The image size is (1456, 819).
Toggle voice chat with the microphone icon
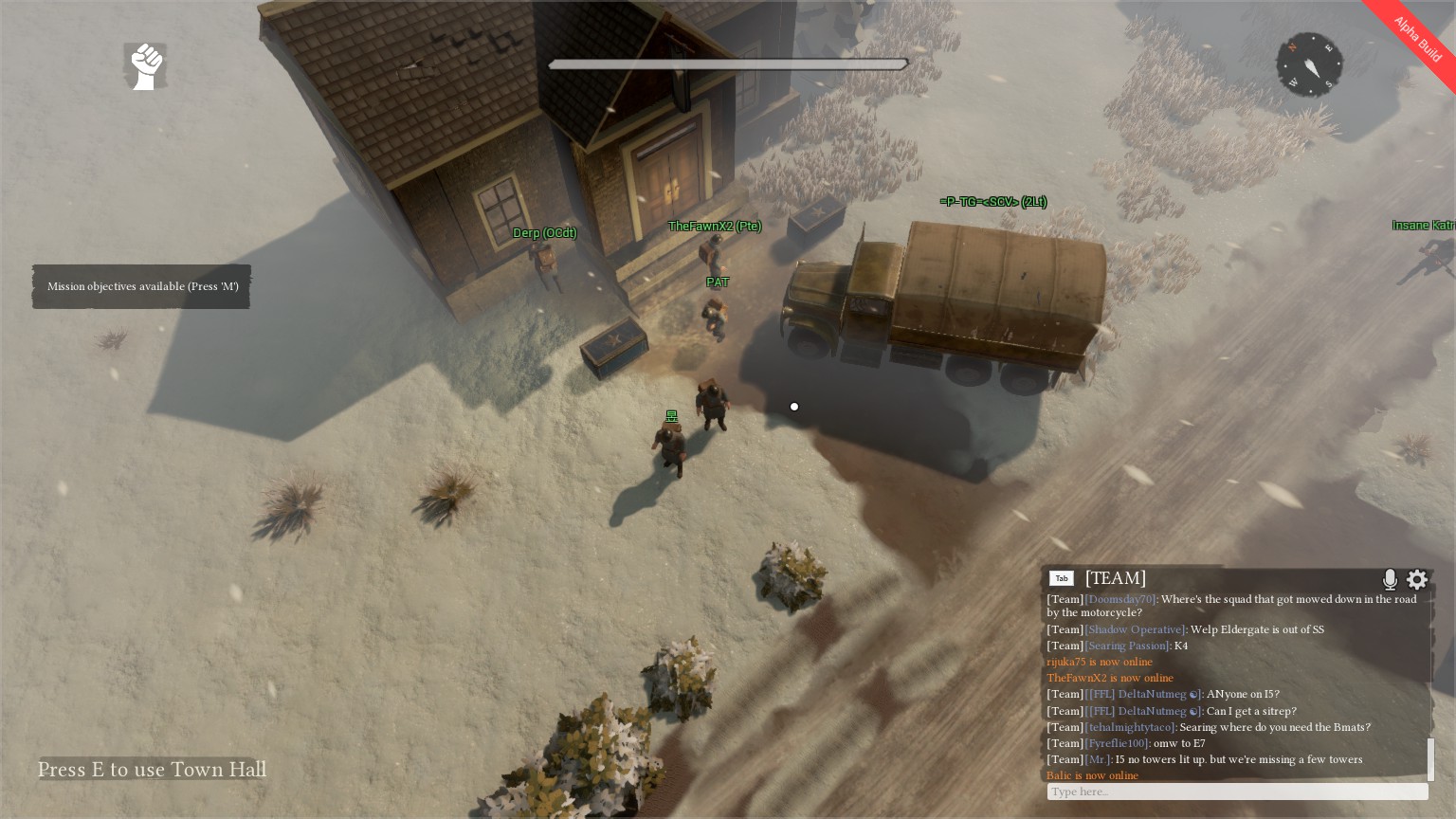(x=1390, y=579)
